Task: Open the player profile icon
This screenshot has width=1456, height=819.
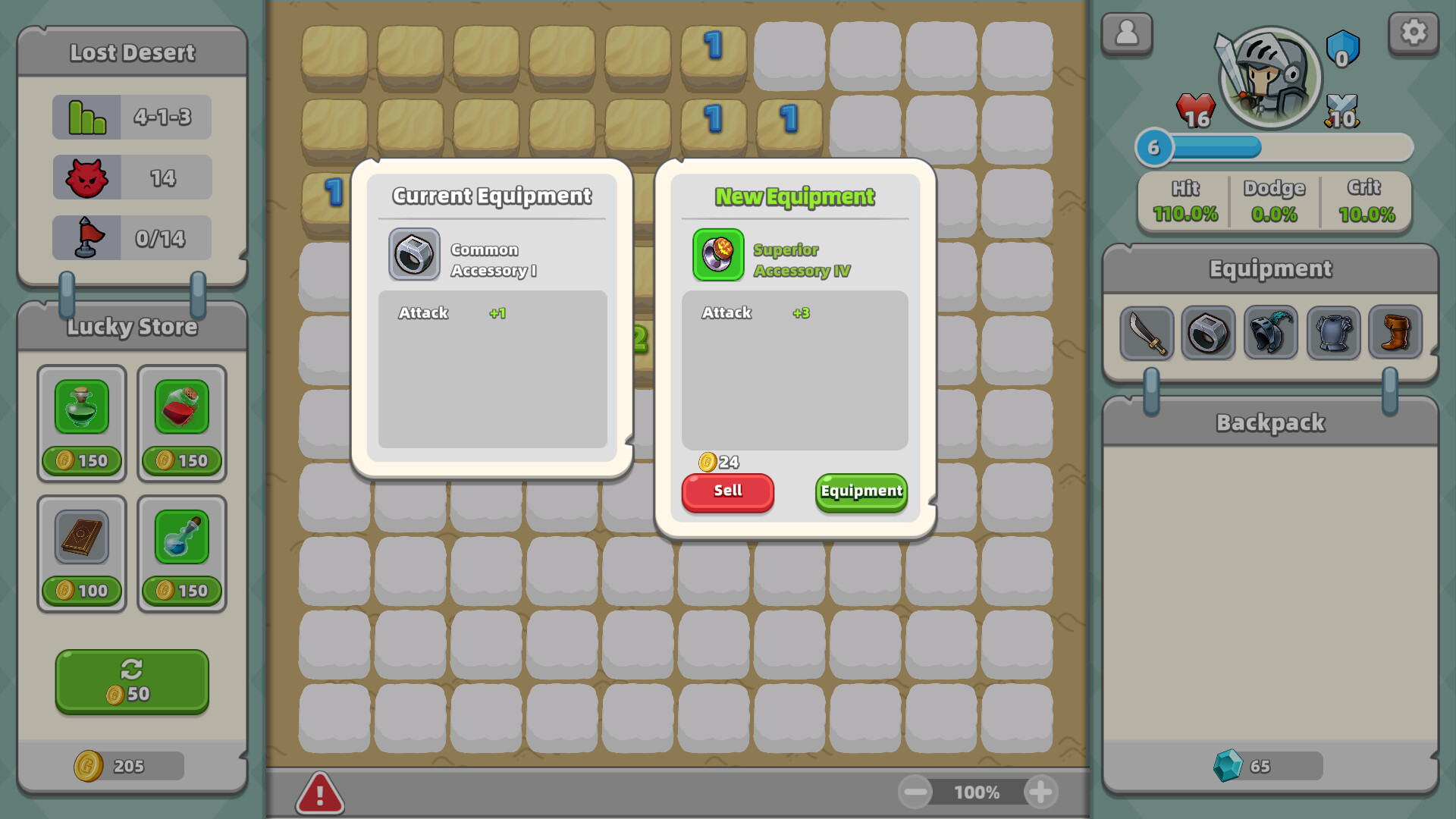Action: point(1127,33)
